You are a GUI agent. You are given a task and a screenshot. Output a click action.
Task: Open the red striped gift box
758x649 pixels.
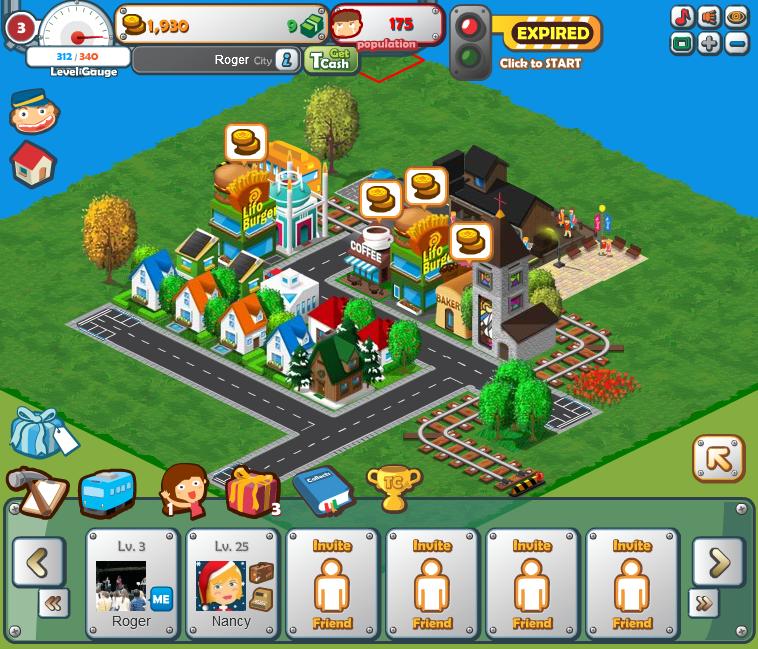[251, 490]
